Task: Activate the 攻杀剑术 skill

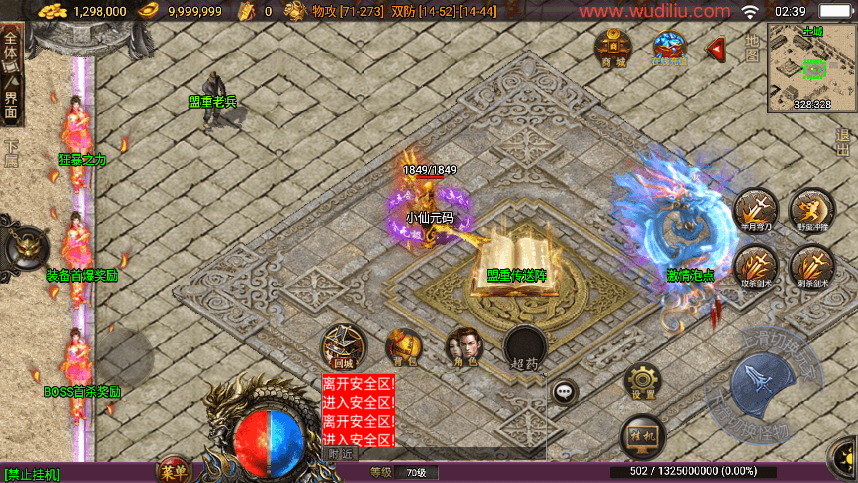Action: 755,267
